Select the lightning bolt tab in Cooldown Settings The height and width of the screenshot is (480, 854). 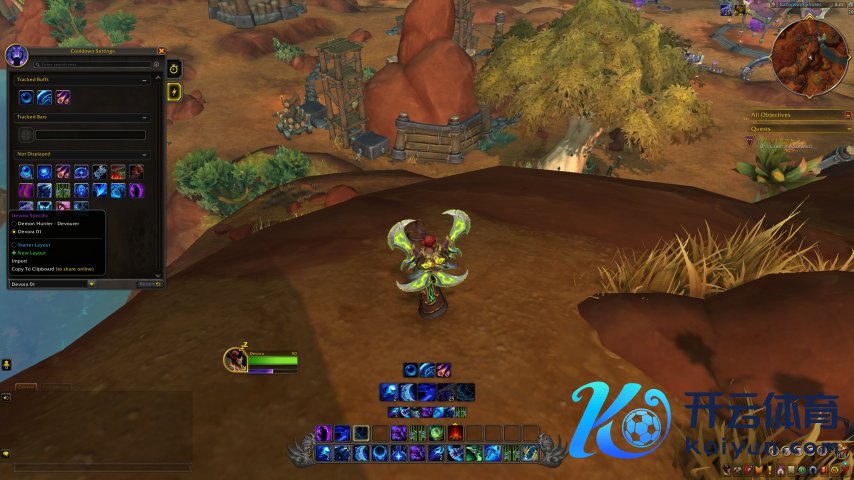pos(174,91)
